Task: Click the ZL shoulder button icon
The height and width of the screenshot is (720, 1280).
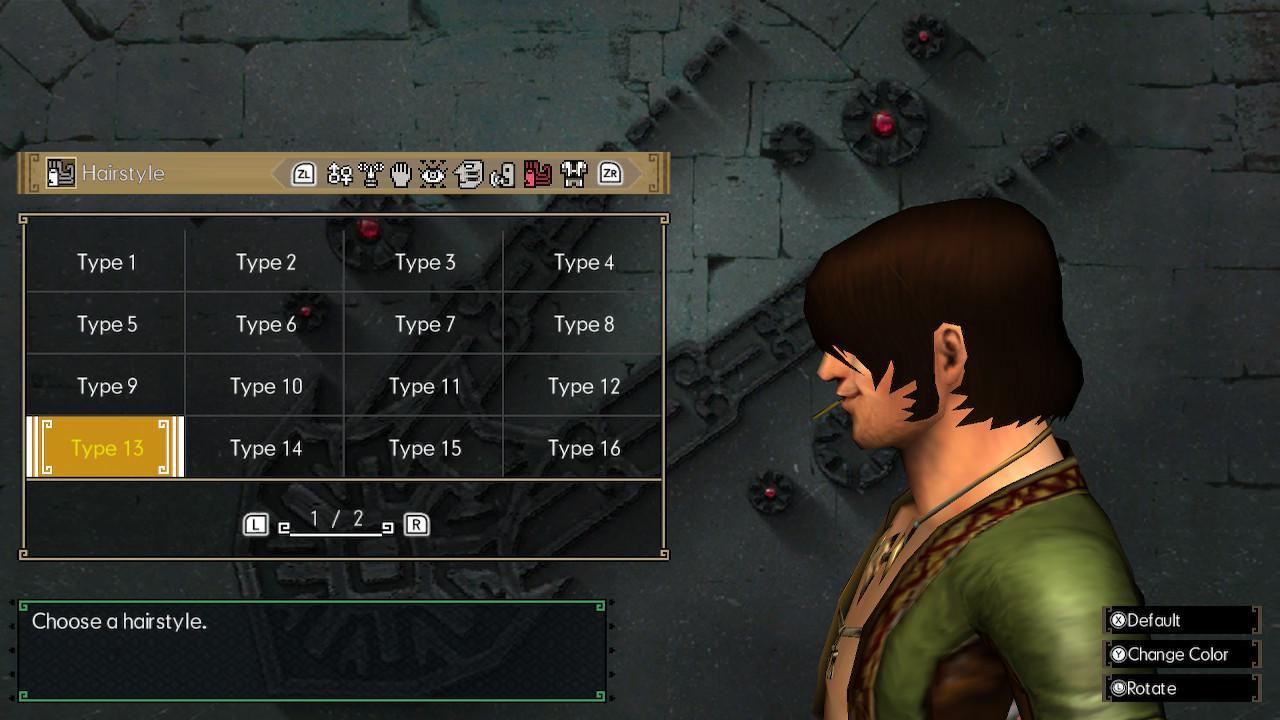Action: pos(303,173)
